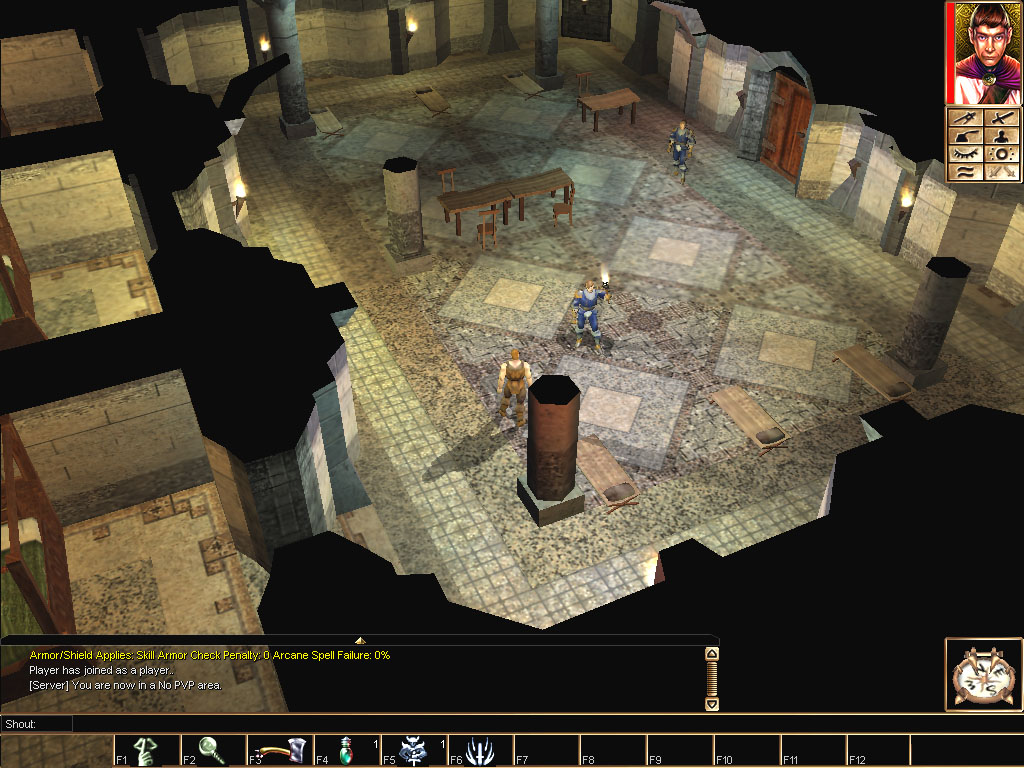Toggle the closed eye icon
This screenshot has height=768, width=1024.
click(x=963, y=154)
